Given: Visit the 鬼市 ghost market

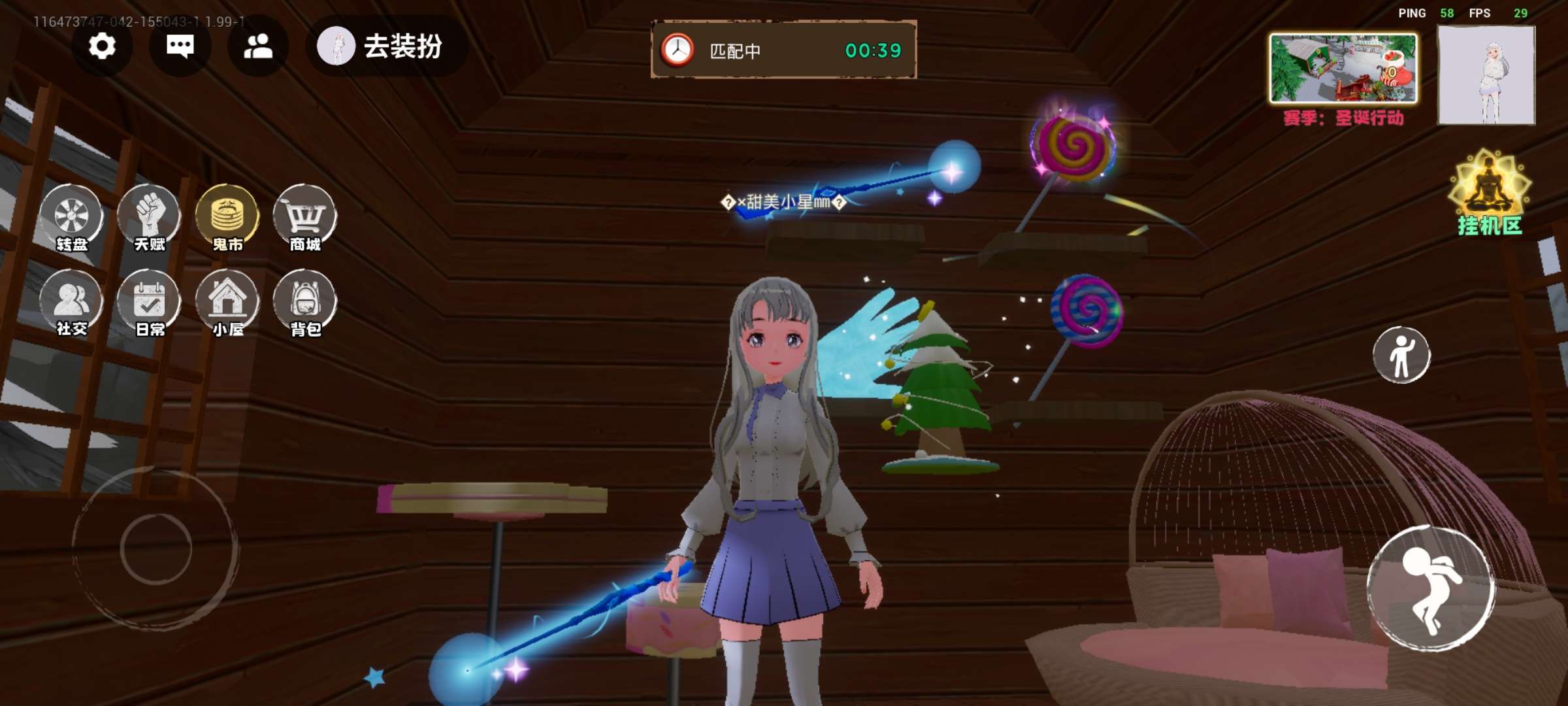Looking at the screenshot, I should [x=227, y=218].
